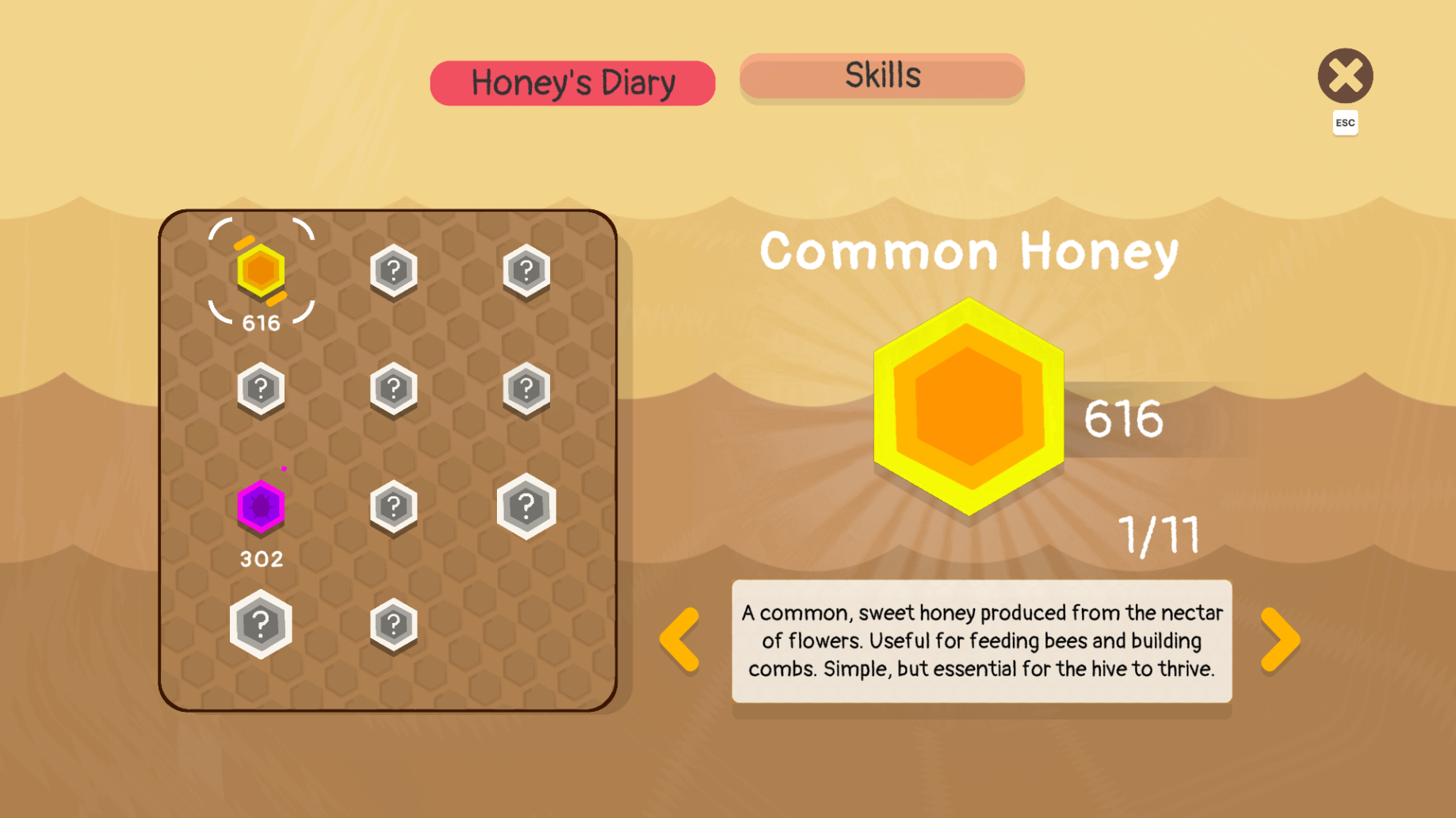Go back using the left orange arrow

click(680, 639)
